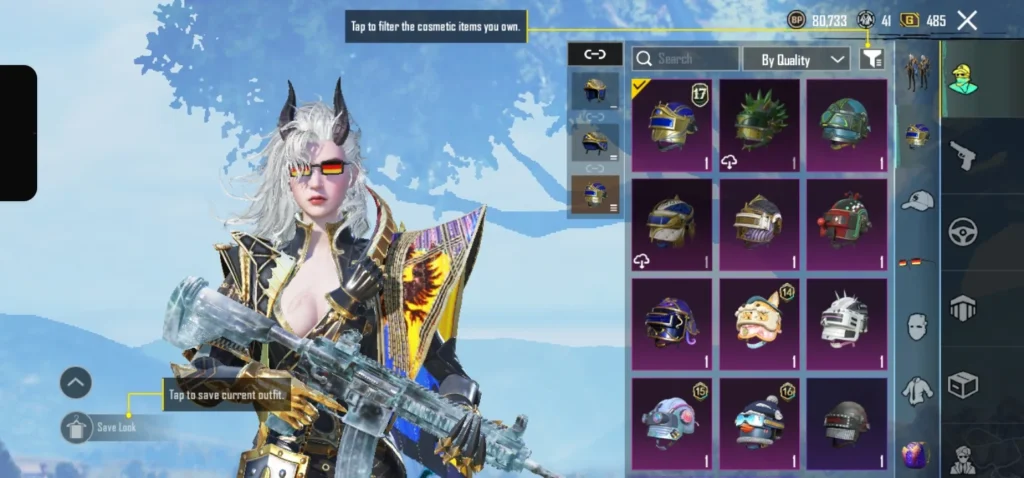Viewport: 1024px width, 478px height.
Task: Close the wardrobe with the X button
Action: click(967, 20)
